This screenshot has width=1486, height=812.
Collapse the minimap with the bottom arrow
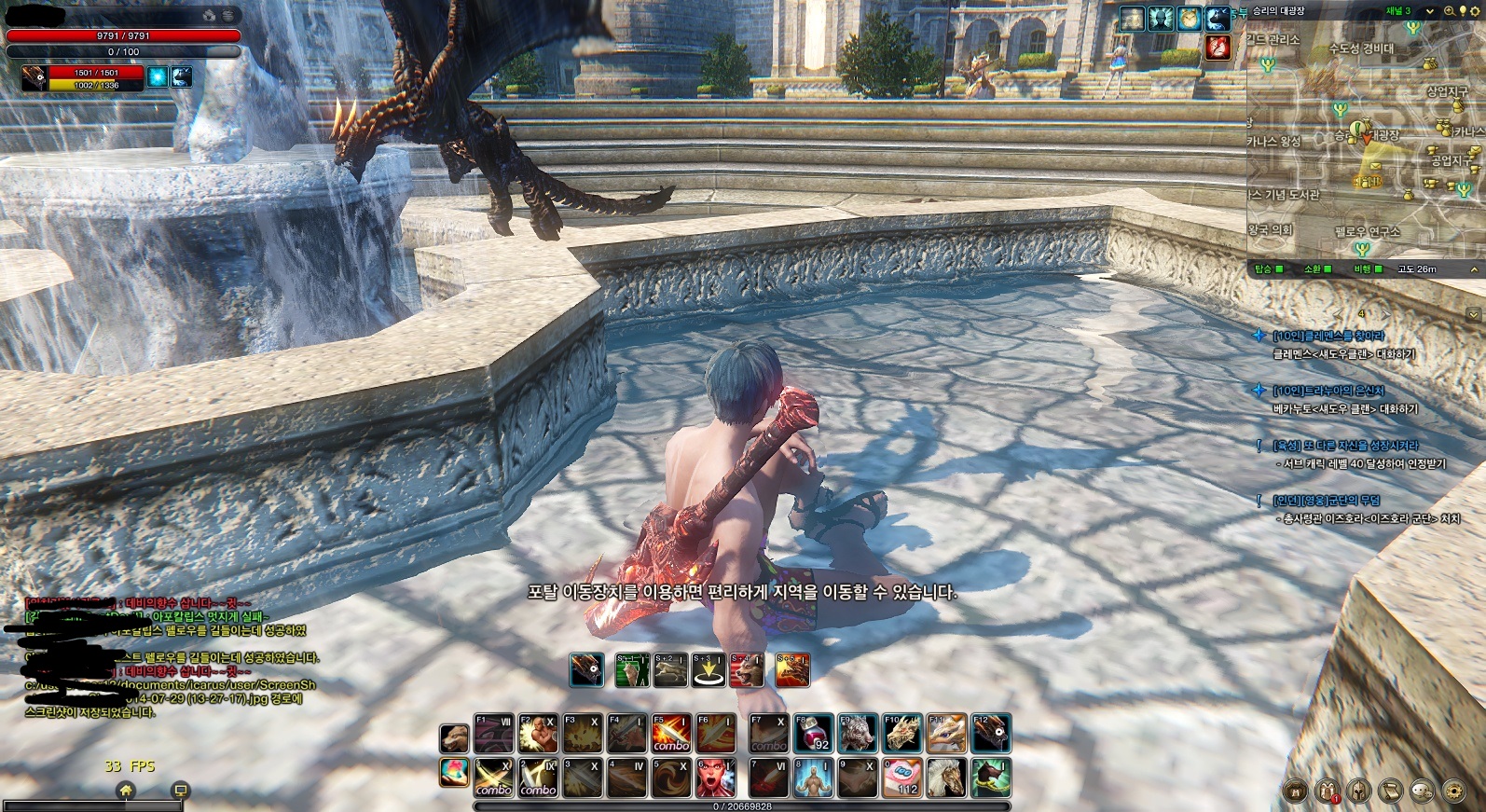tap(1475, 269)
